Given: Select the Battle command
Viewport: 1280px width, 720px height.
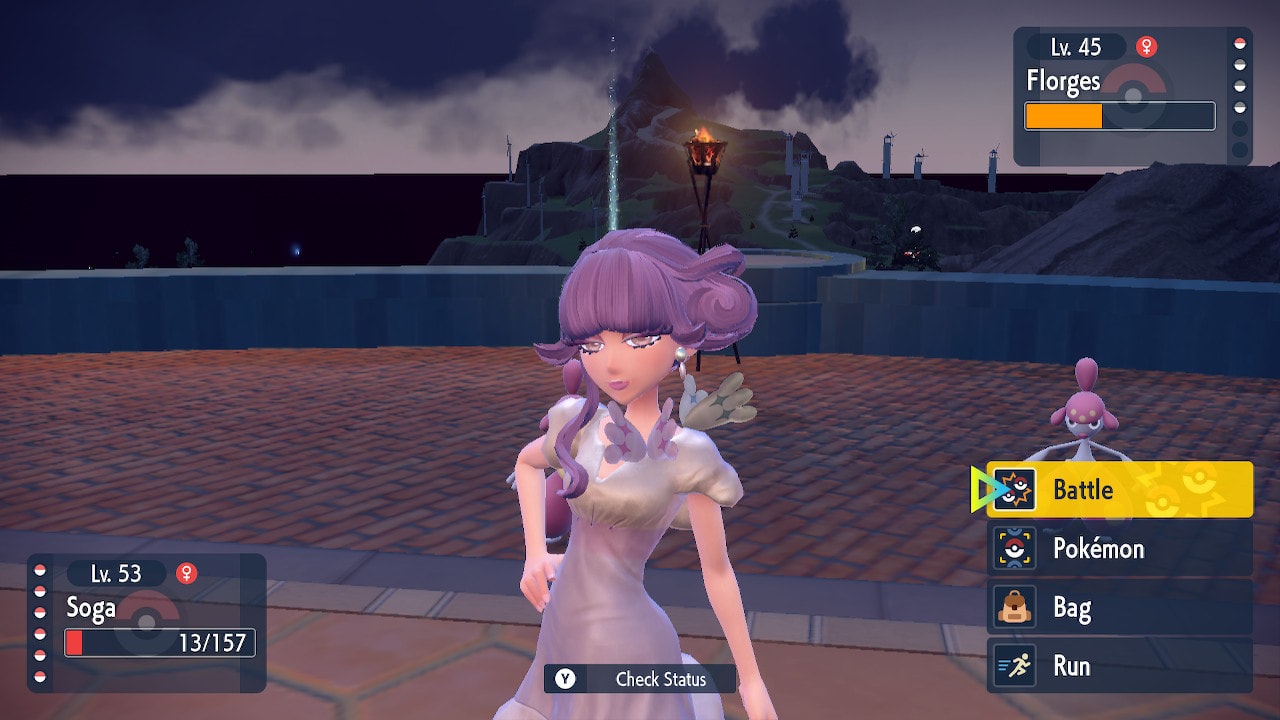Looking at the screenshot, I should tap(1120, 489).
